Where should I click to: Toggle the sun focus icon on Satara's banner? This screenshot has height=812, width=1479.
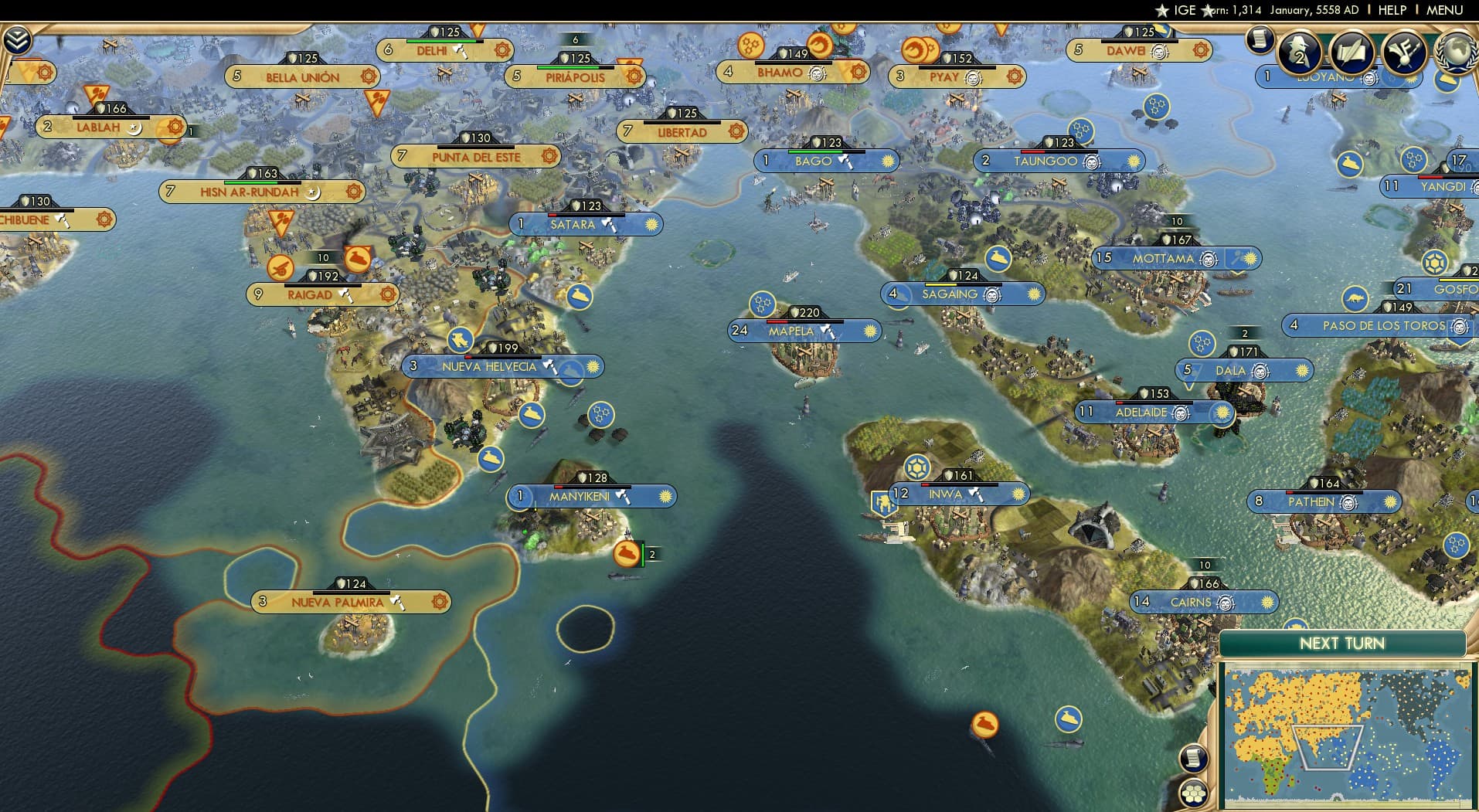click(652, 224)
